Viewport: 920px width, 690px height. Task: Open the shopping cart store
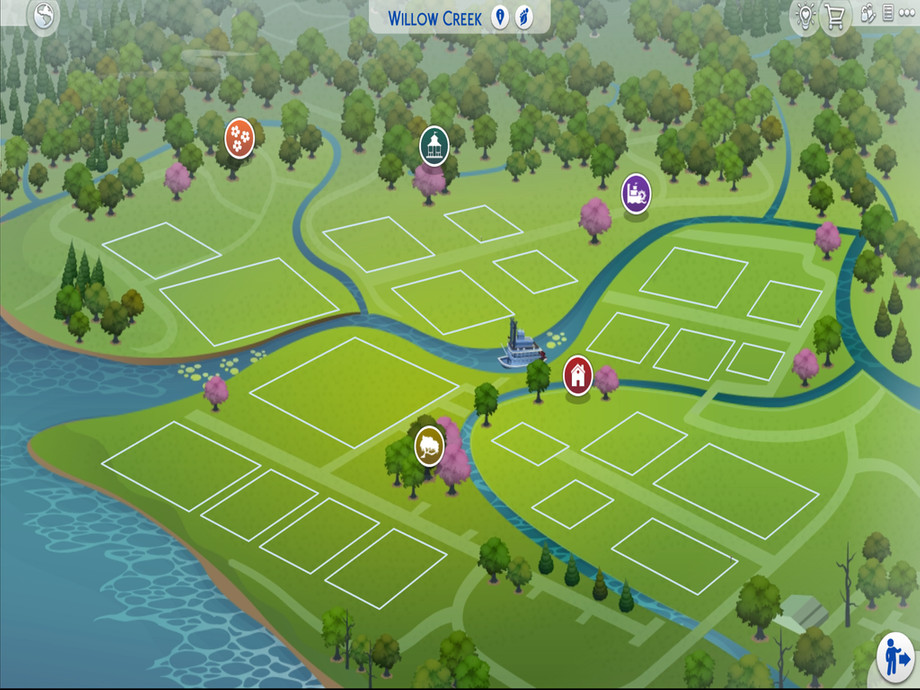[834, 16]
